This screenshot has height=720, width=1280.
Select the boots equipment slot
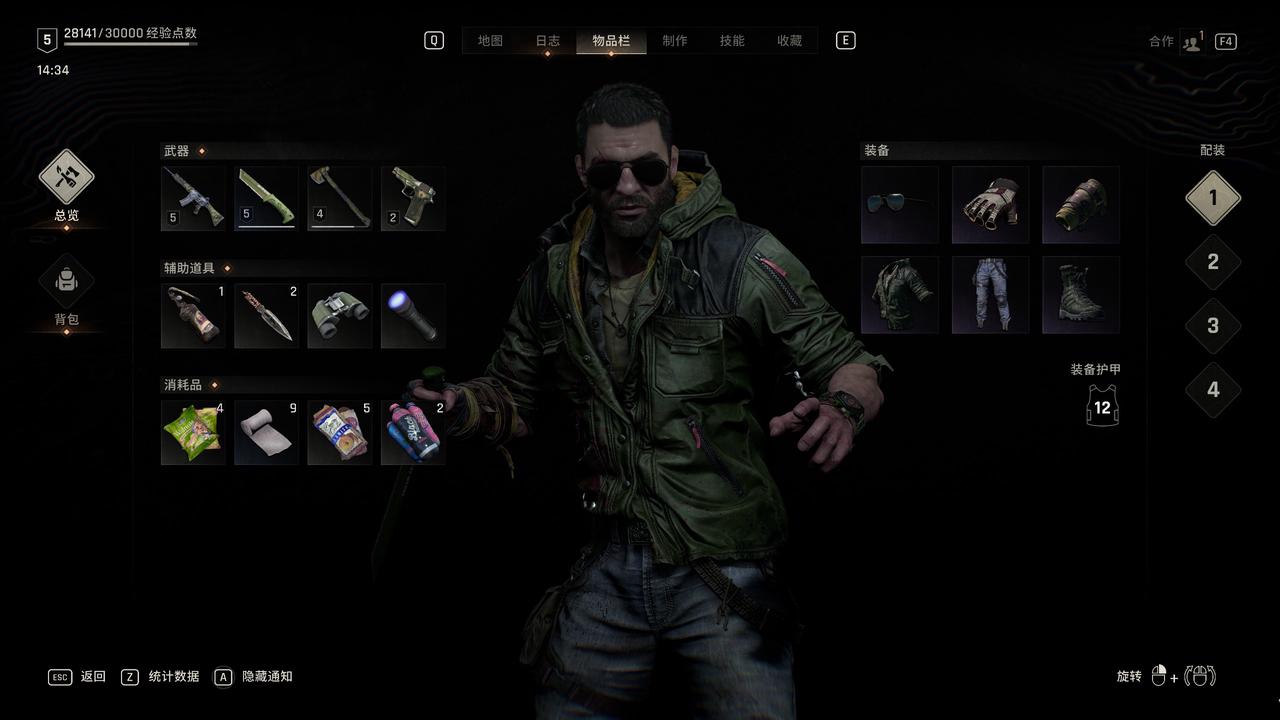pyautogui.click(x=1081, y=295)
